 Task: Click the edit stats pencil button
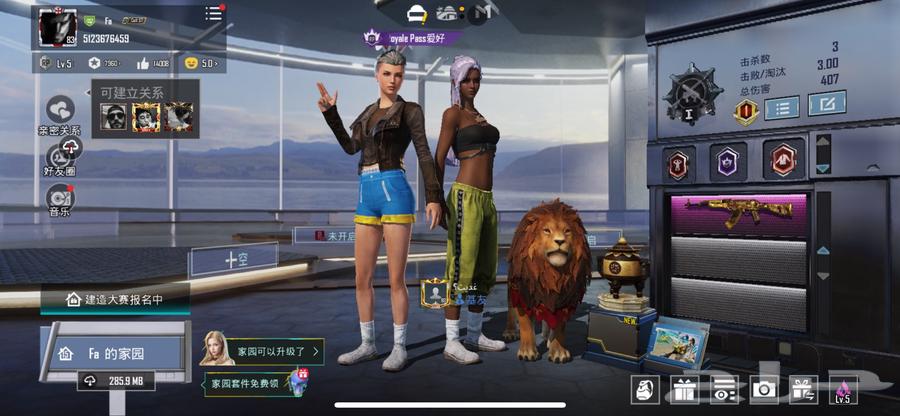[x=826, y=104]
